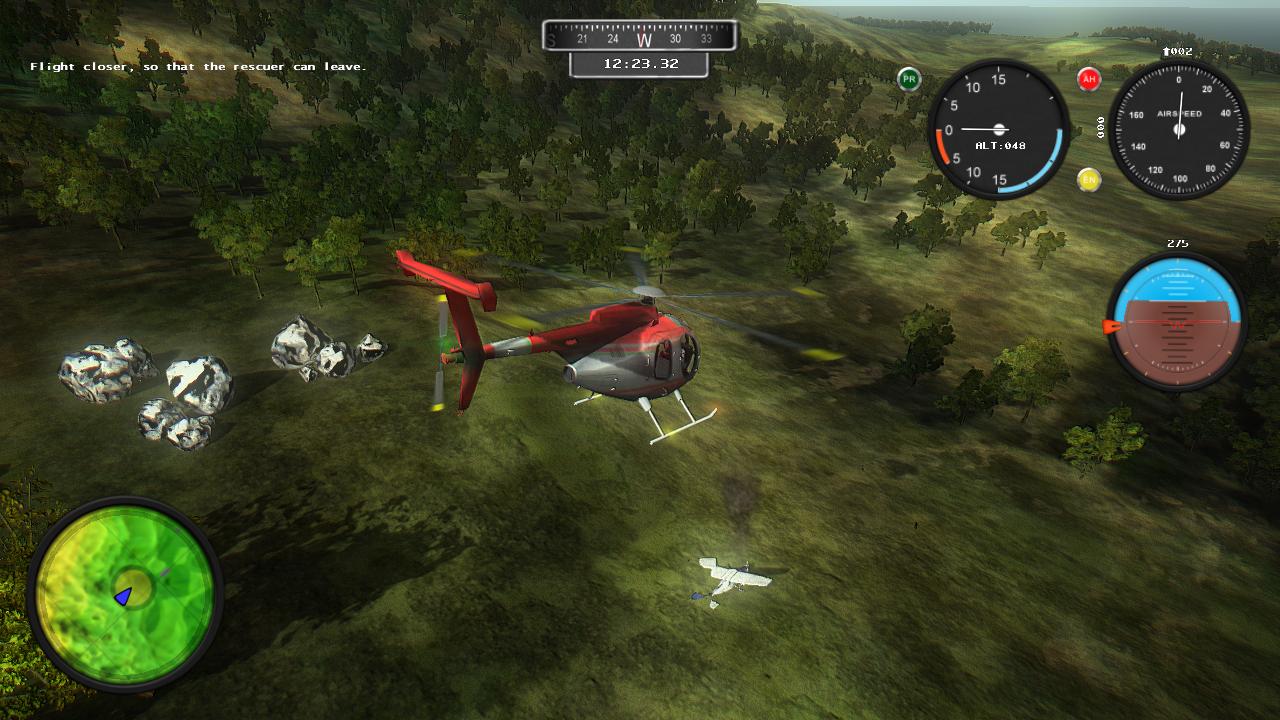1280x720 pixels.
Task: Open the circular green terrain minimap
Action: click(125, 594)
